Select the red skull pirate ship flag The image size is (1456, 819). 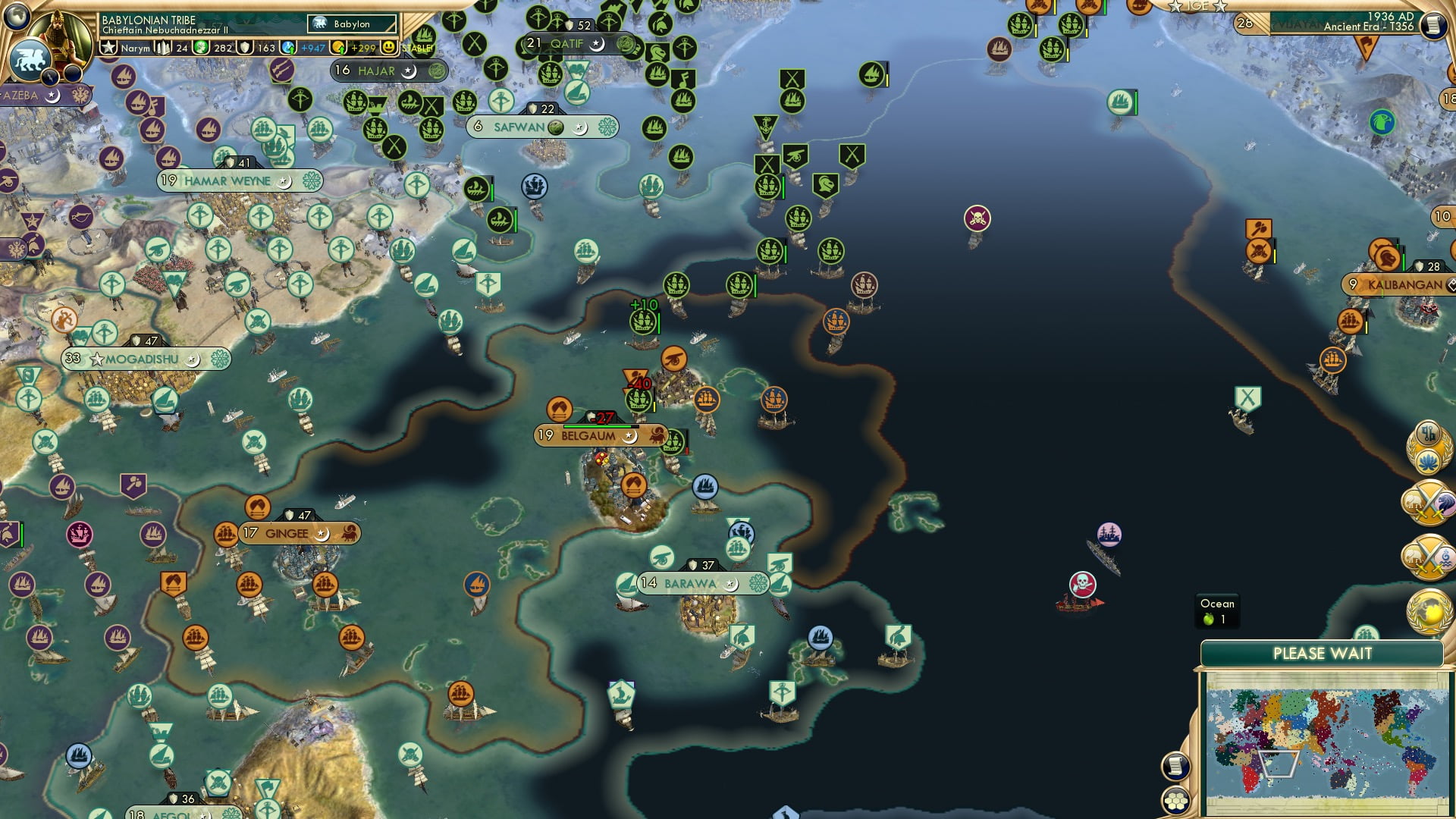click(1084, 585)
